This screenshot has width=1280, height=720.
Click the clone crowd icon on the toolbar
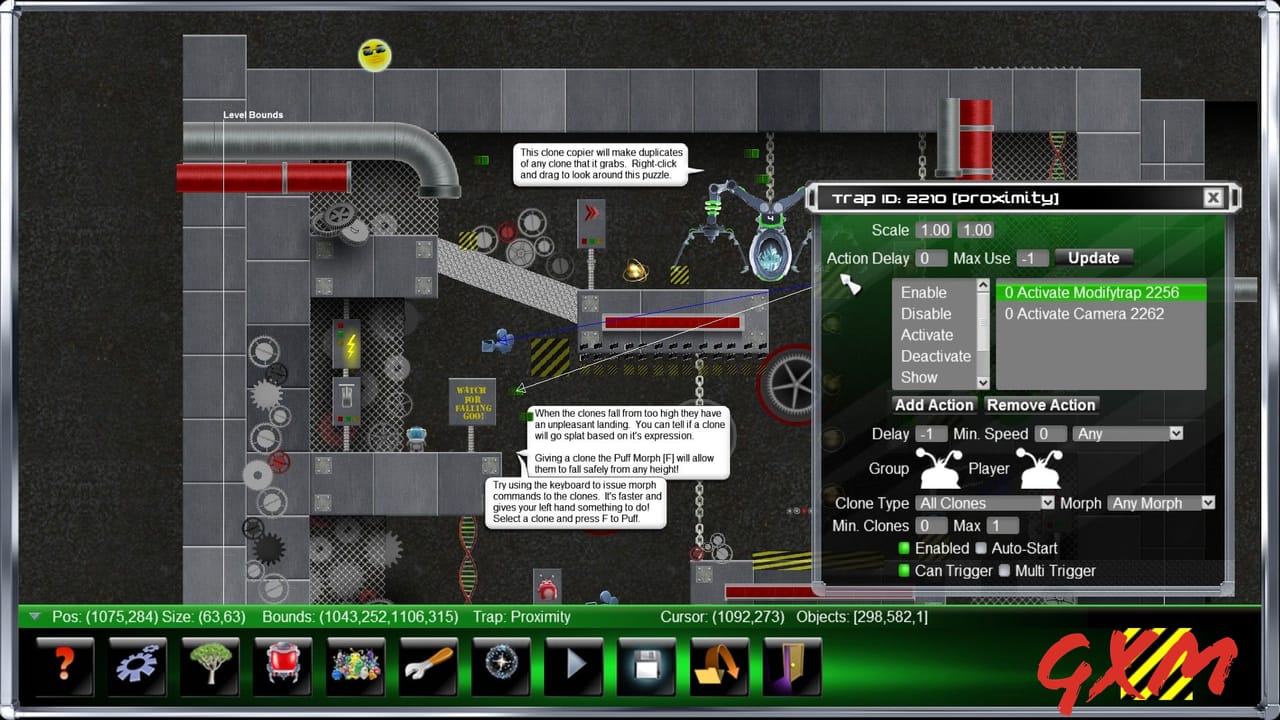click(x=355, y=665)
